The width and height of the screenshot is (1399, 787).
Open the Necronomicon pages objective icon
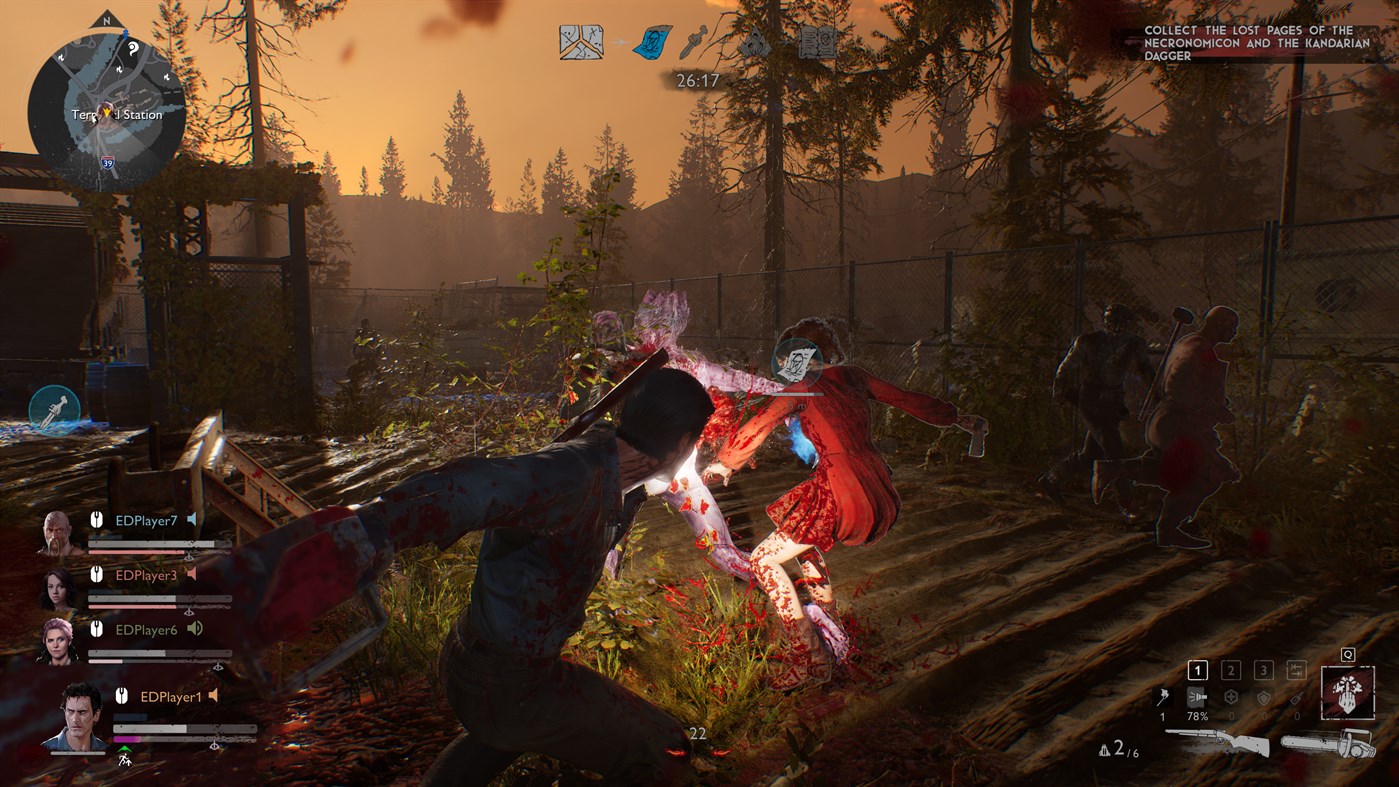[x=815, y=42]
